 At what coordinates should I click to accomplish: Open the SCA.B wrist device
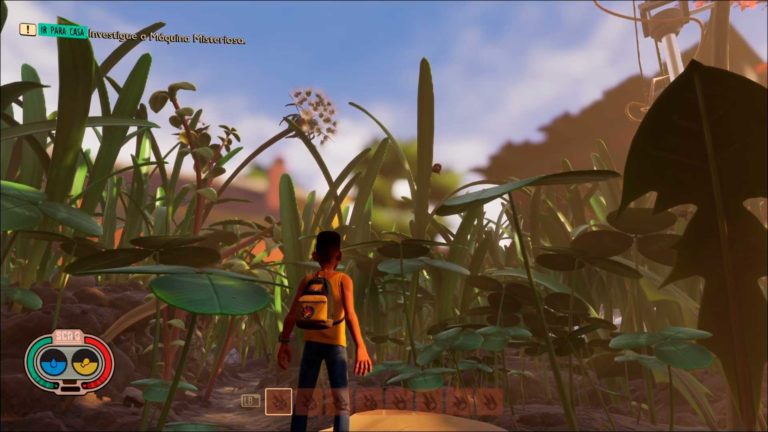click(x=69, y=360)
